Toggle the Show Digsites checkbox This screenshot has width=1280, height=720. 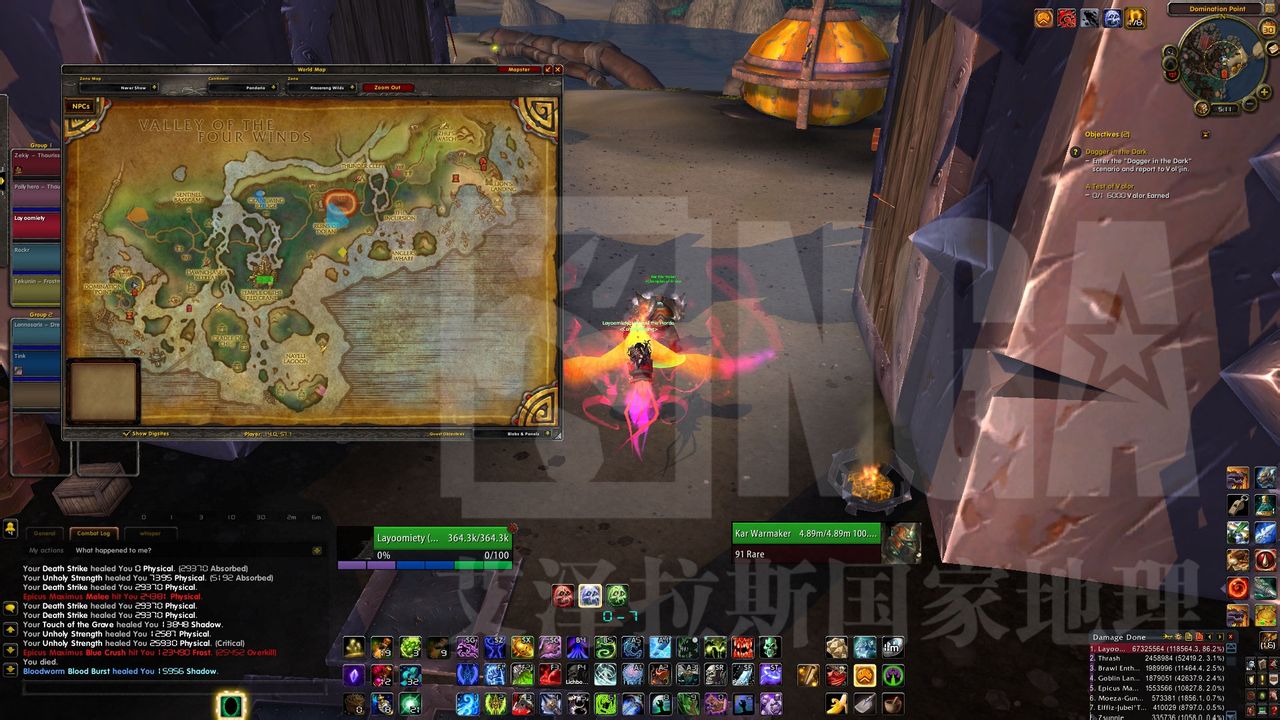tap(127, 434)
